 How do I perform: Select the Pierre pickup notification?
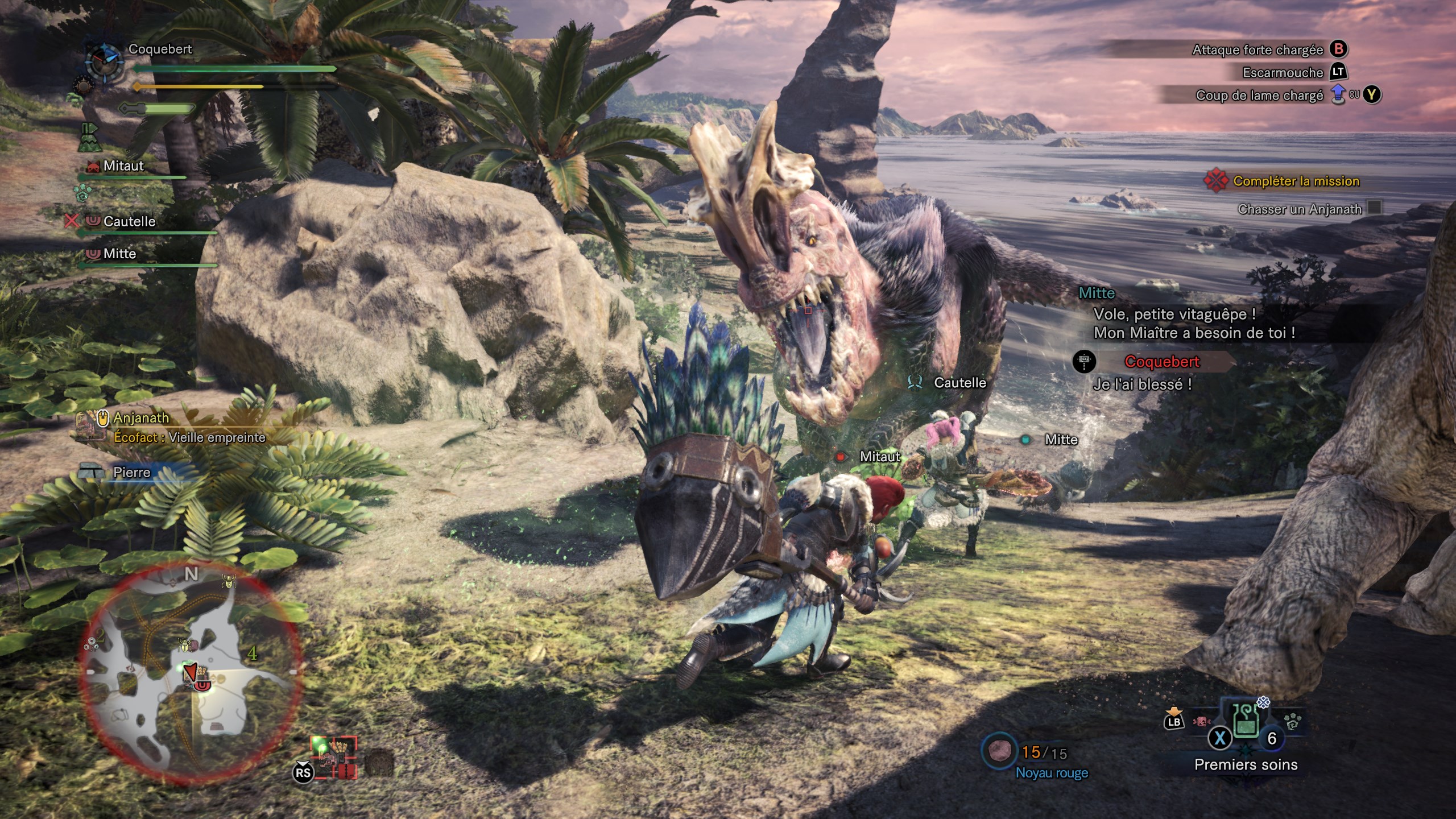131,472
